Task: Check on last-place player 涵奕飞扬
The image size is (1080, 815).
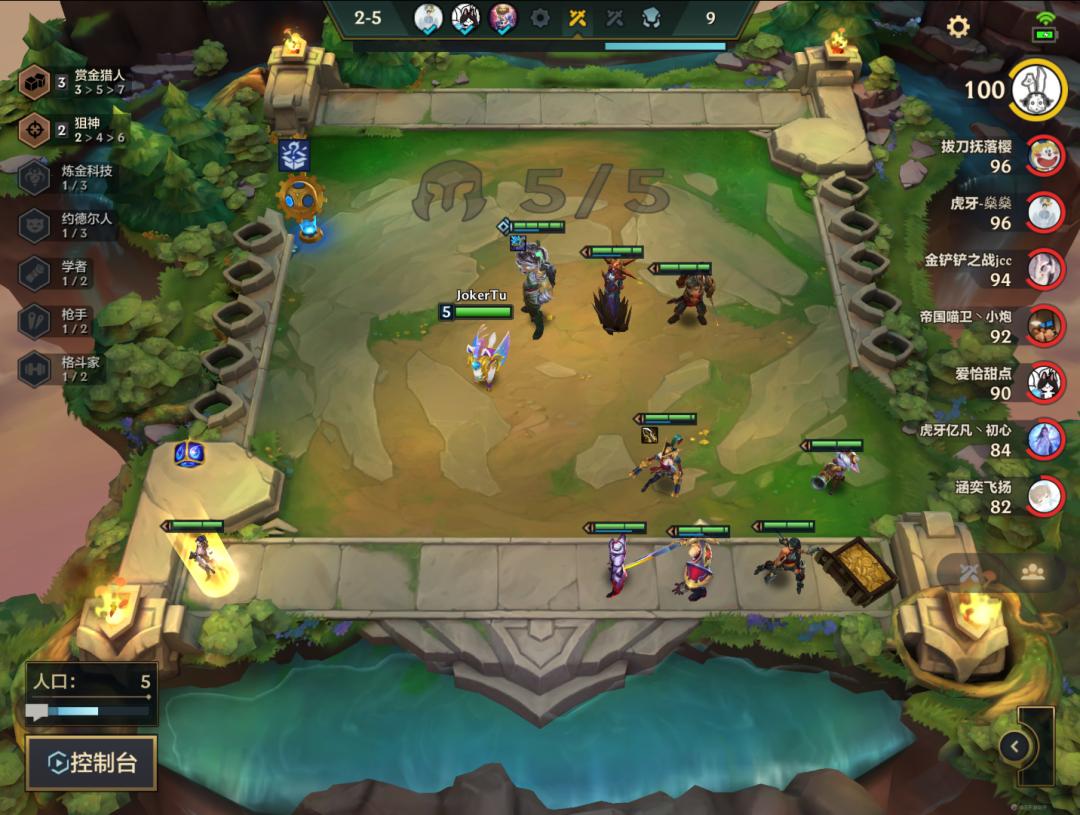Action: point(1045,495)
